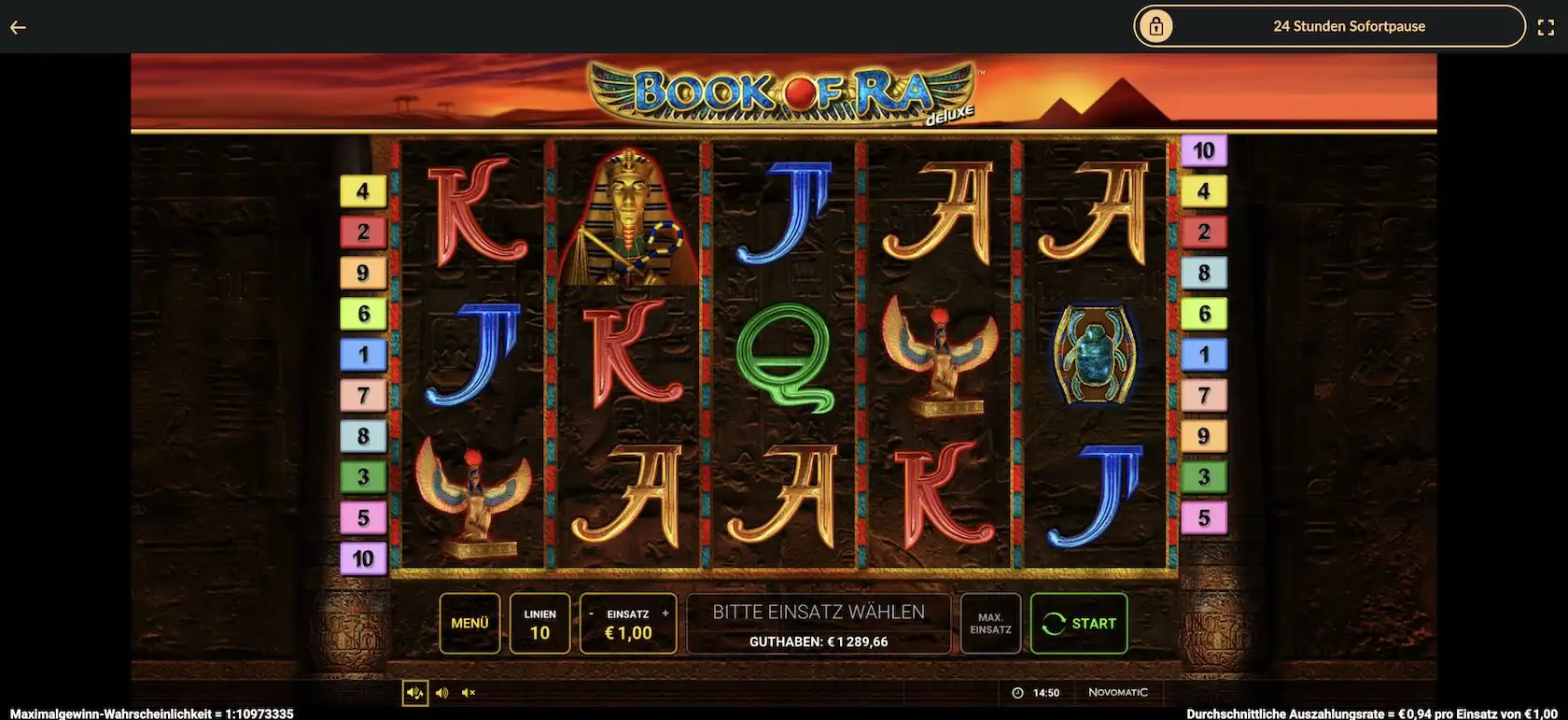
Task: Click the mute speaker icon
Action: point(468,692)
